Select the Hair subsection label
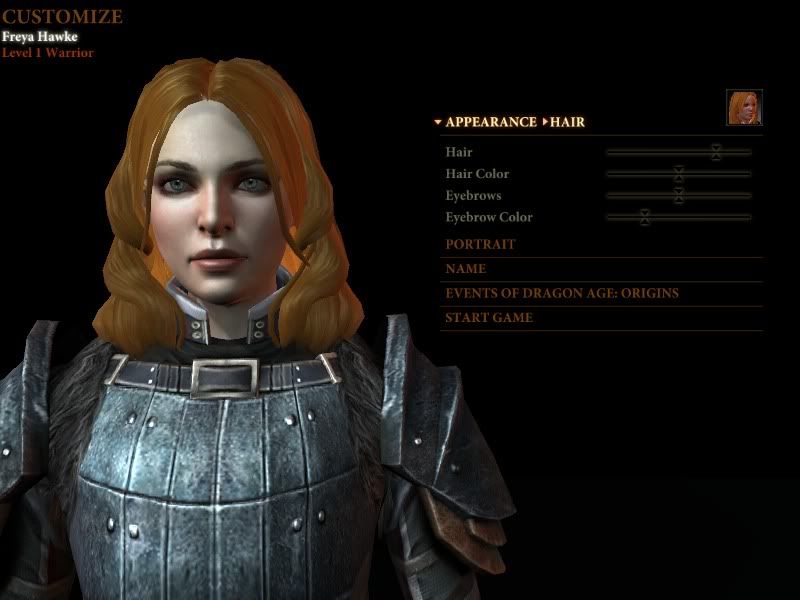The width and height of the screenshot is (800, 600). coord(567,122)
